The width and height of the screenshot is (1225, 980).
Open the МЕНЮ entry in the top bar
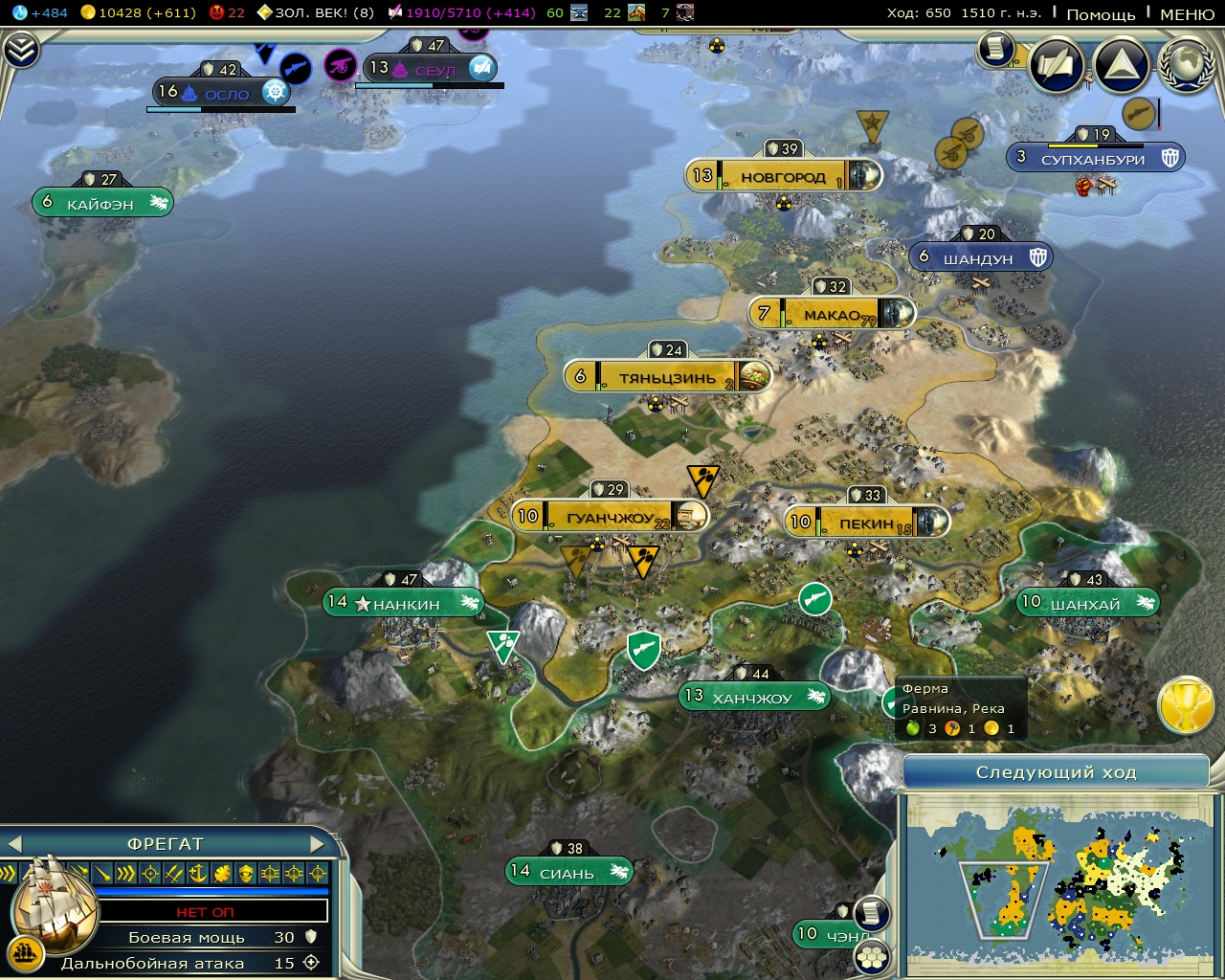(x=1190, y=15)
